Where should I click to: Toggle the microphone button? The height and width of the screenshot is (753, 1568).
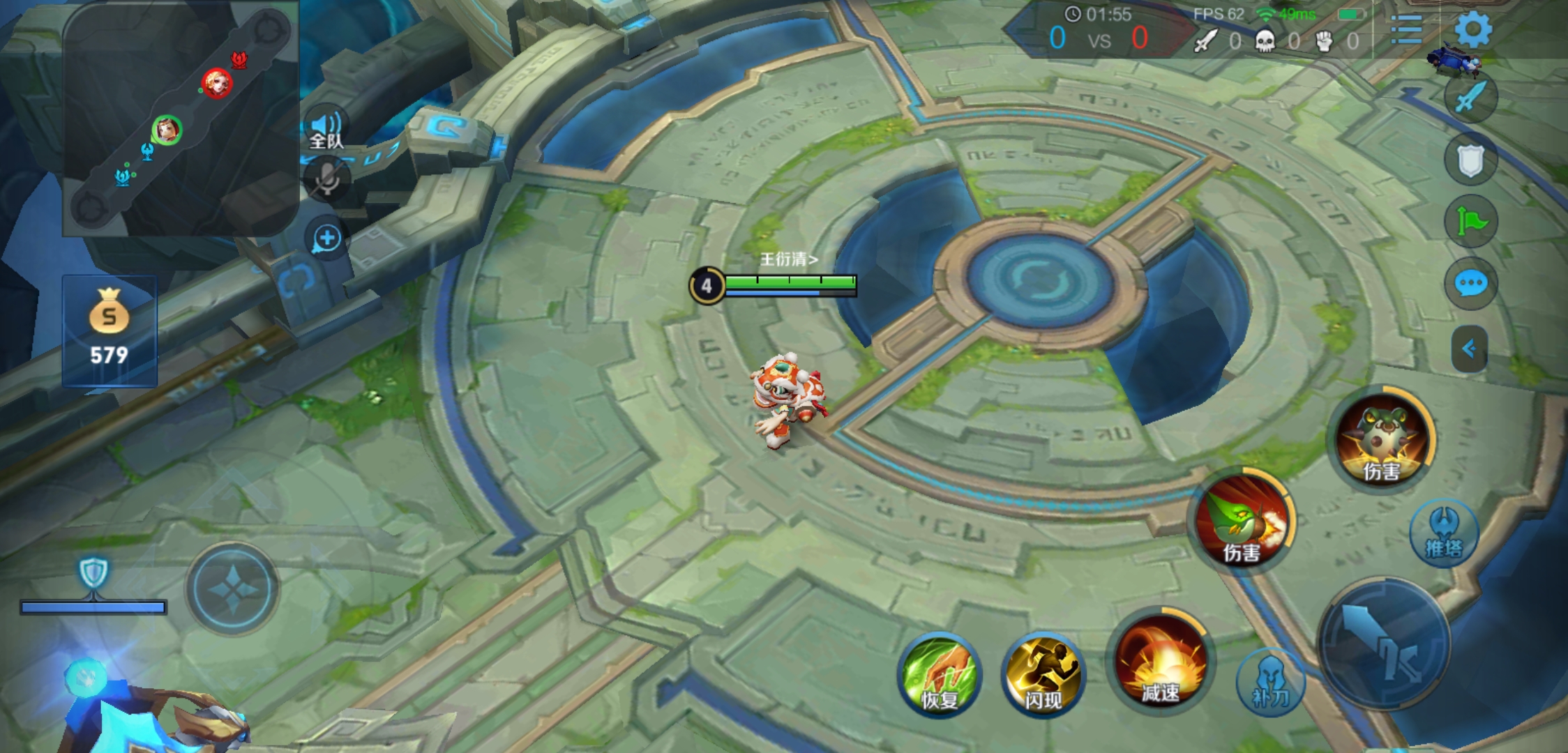(326, 180)
